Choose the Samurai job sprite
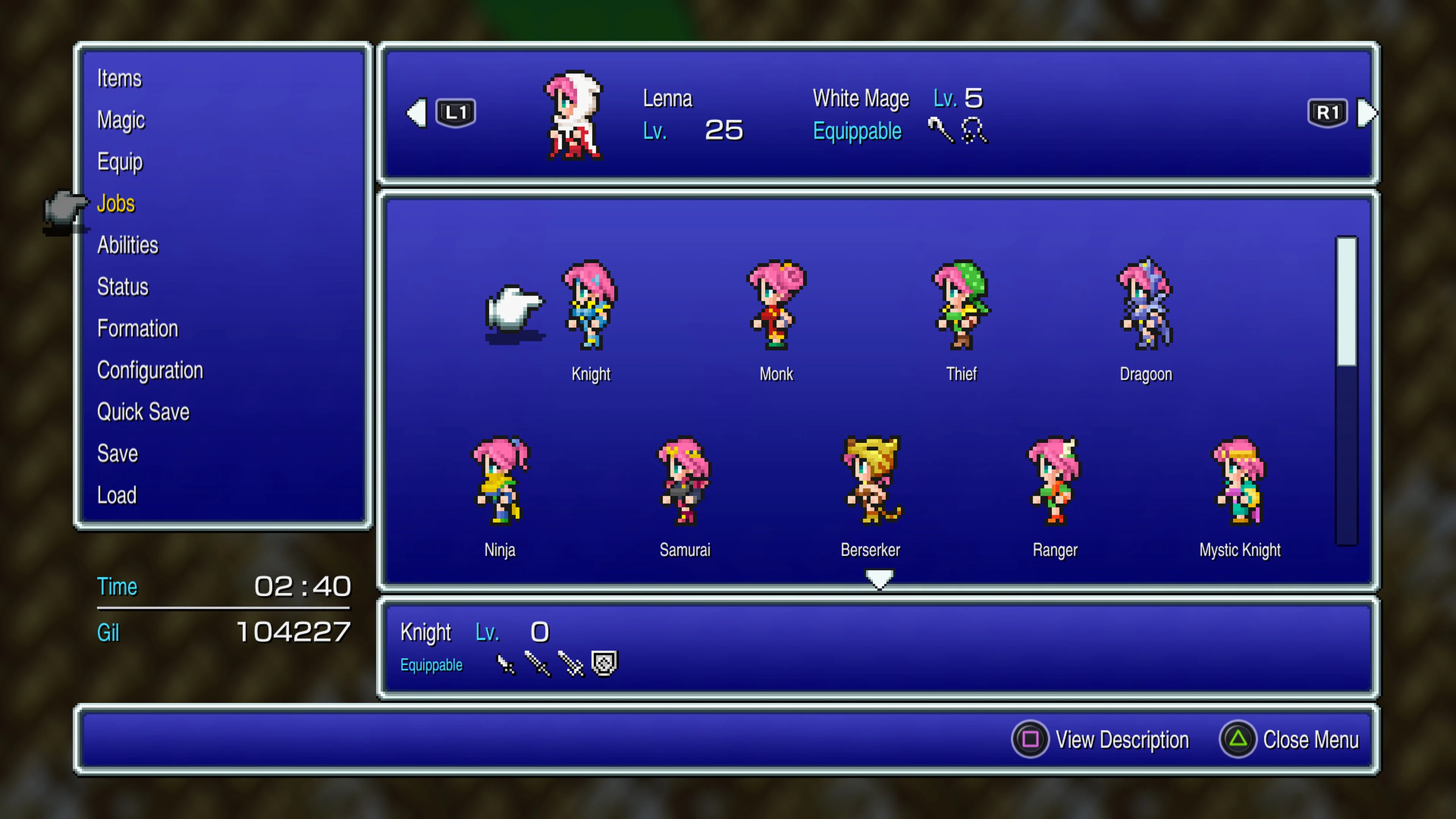The width and height of the screenshot is (1456, 819). (x=684, y=485)
